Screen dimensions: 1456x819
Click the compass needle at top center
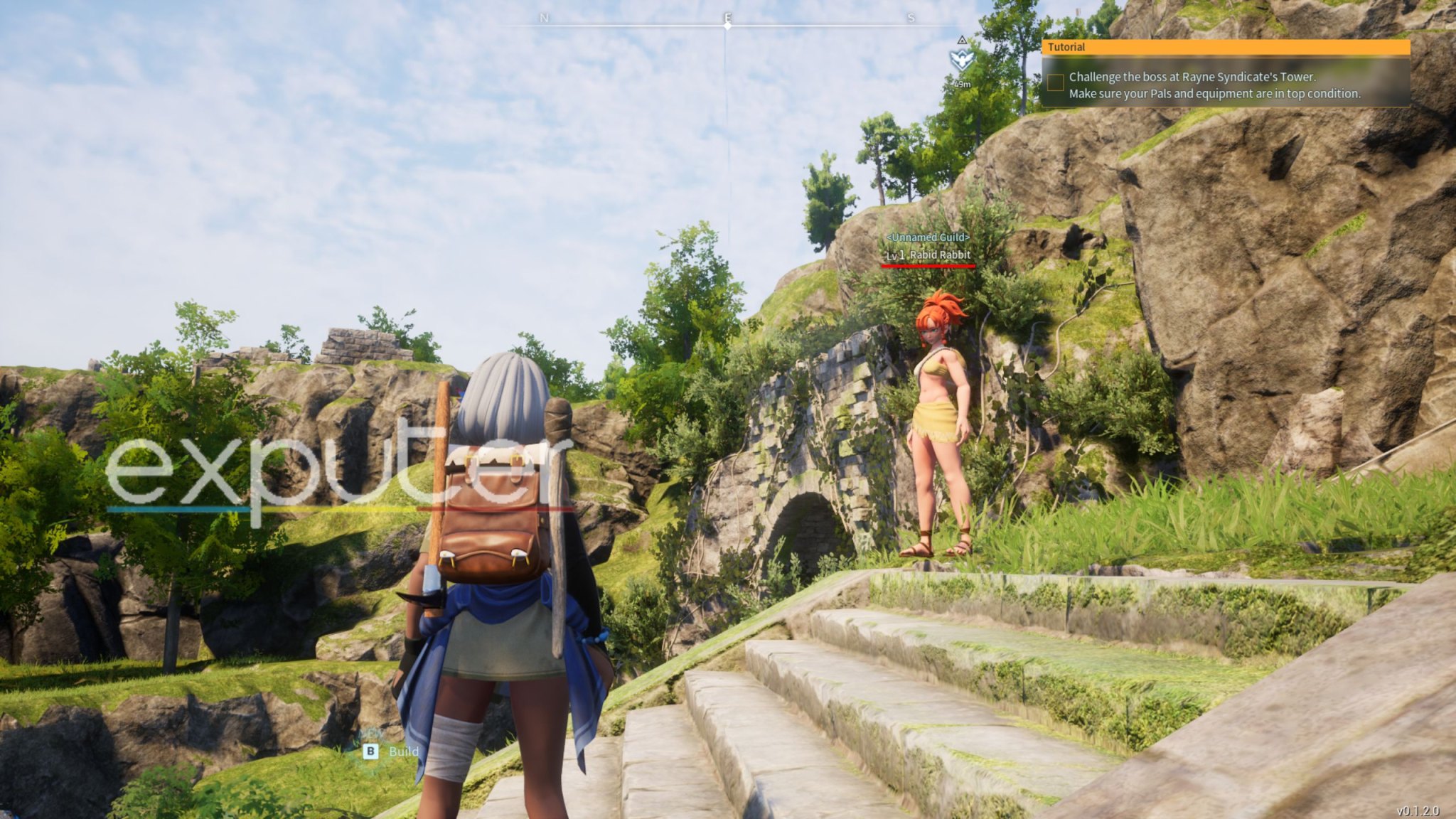pos(727,27)
